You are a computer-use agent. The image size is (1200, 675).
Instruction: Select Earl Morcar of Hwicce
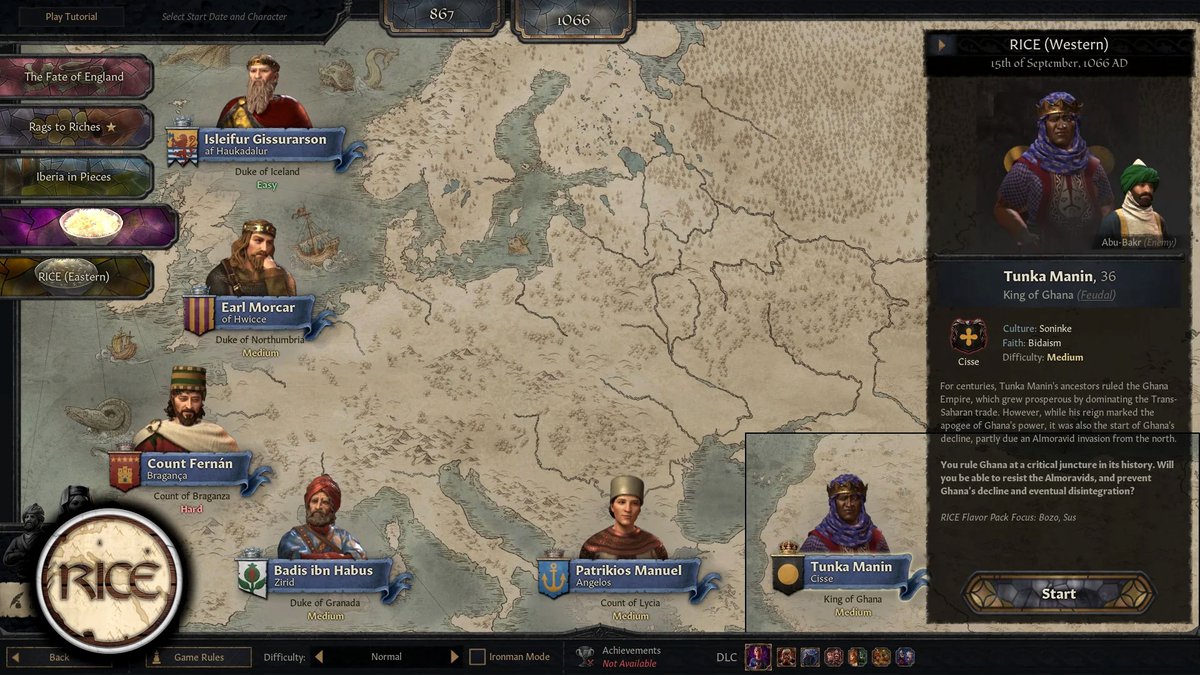[x=256, y=308]
